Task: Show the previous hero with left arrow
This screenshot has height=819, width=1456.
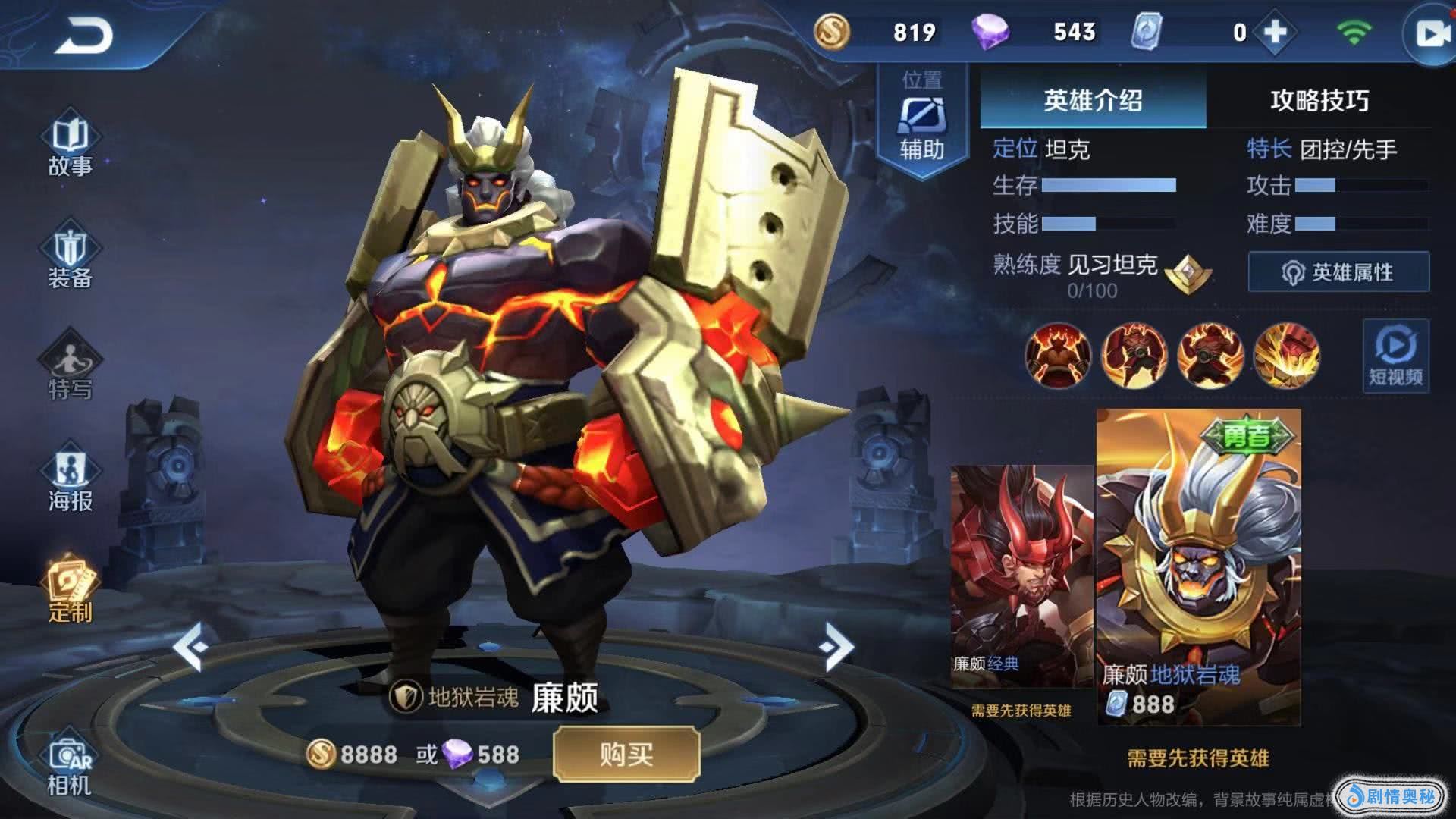Action: (190, 647)
